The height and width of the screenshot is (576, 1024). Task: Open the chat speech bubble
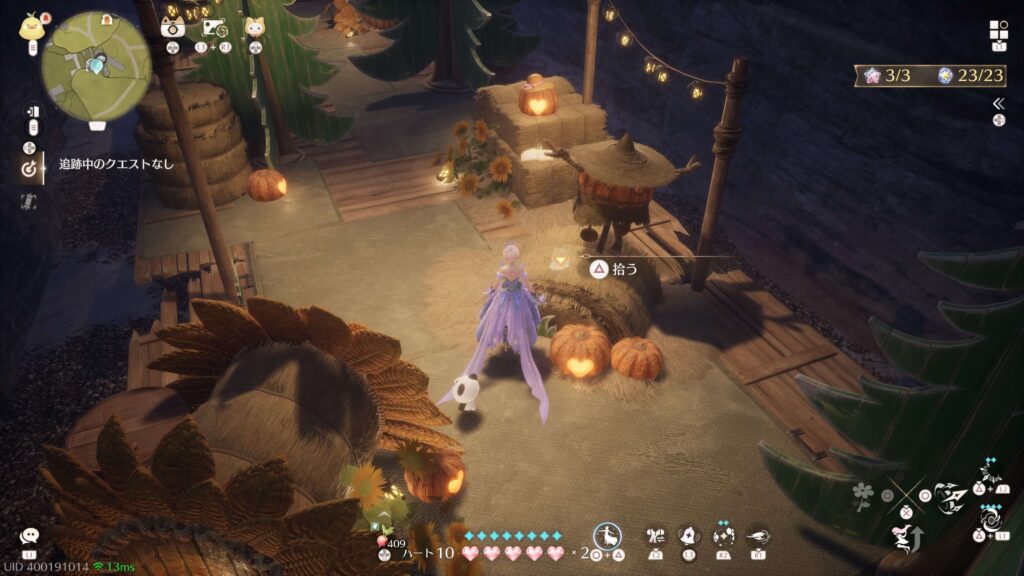coord(29,537)
